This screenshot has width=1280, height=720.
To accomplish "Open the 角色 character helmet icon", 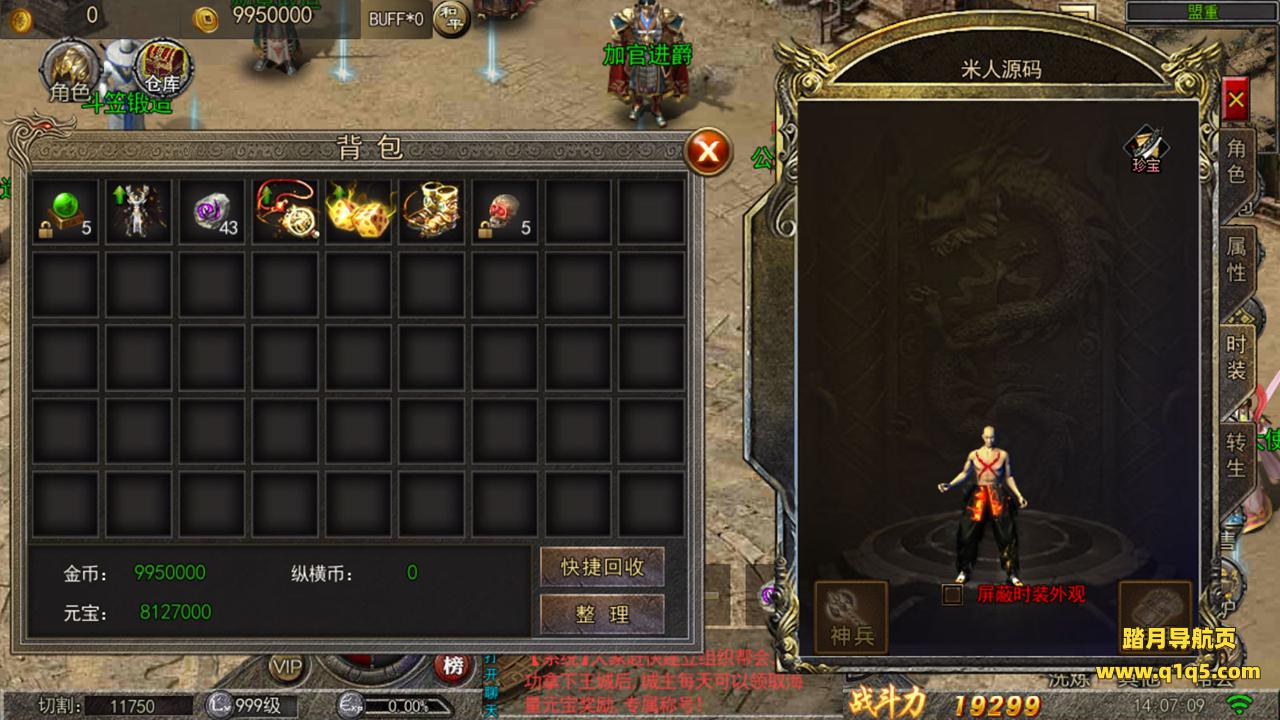I will click(x=69, y=72).
